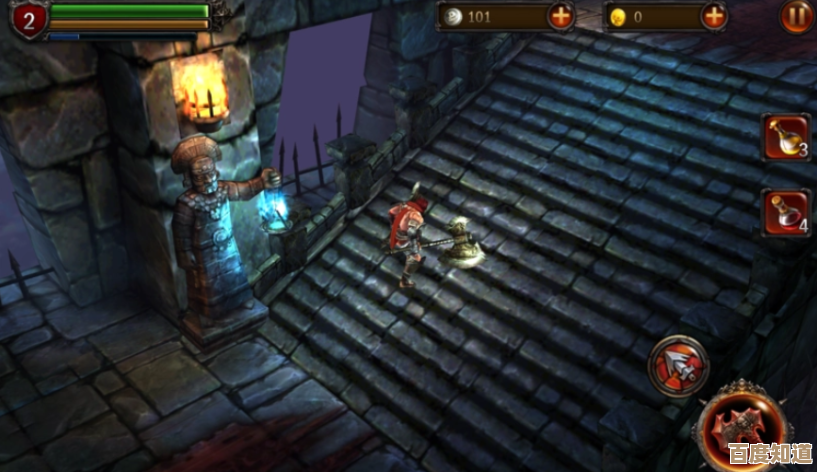The image size is (817, 472).
Task: Drink the red potion with 4 left
Action: coord(785,212)
